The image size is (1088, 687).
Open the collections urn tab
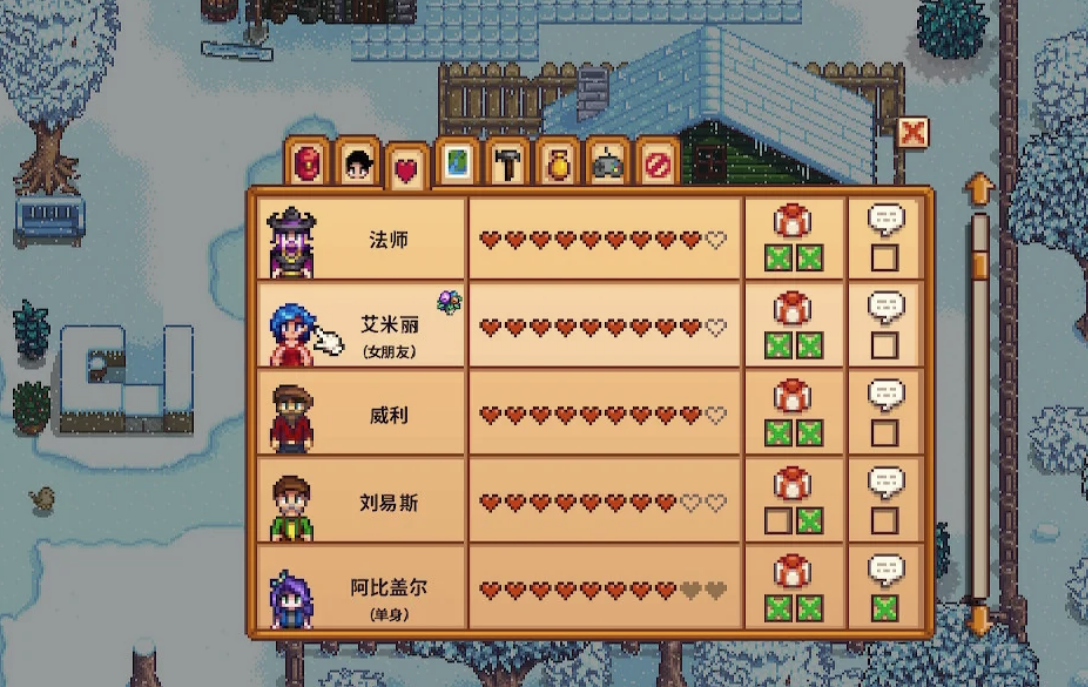coord(557,163)
